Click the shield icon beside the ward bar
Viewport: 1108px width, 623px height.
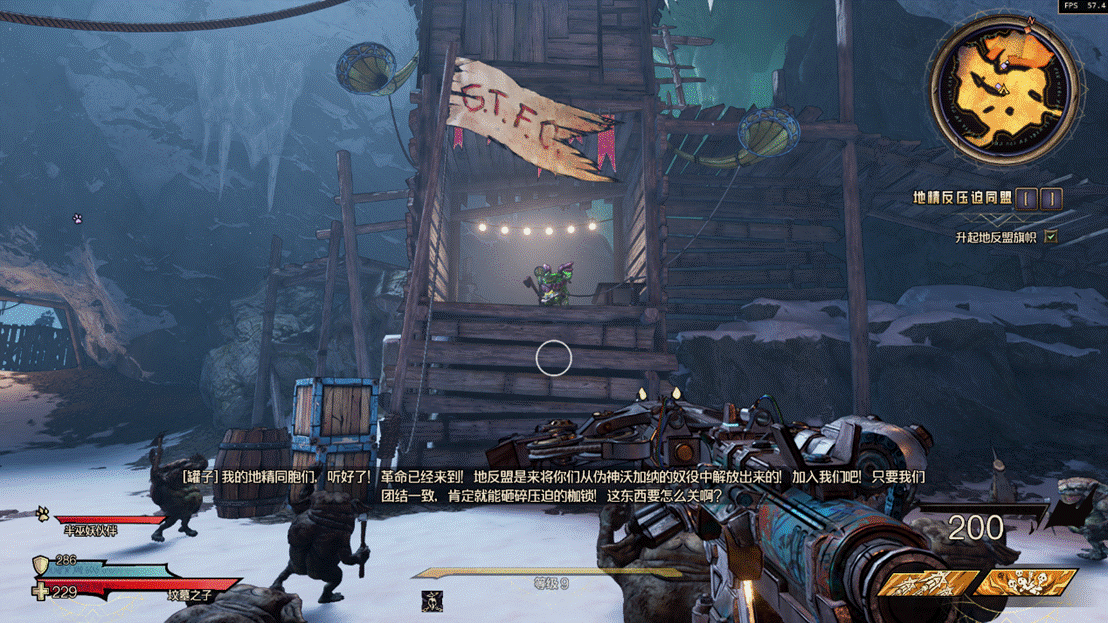click(x=41, y=564)
